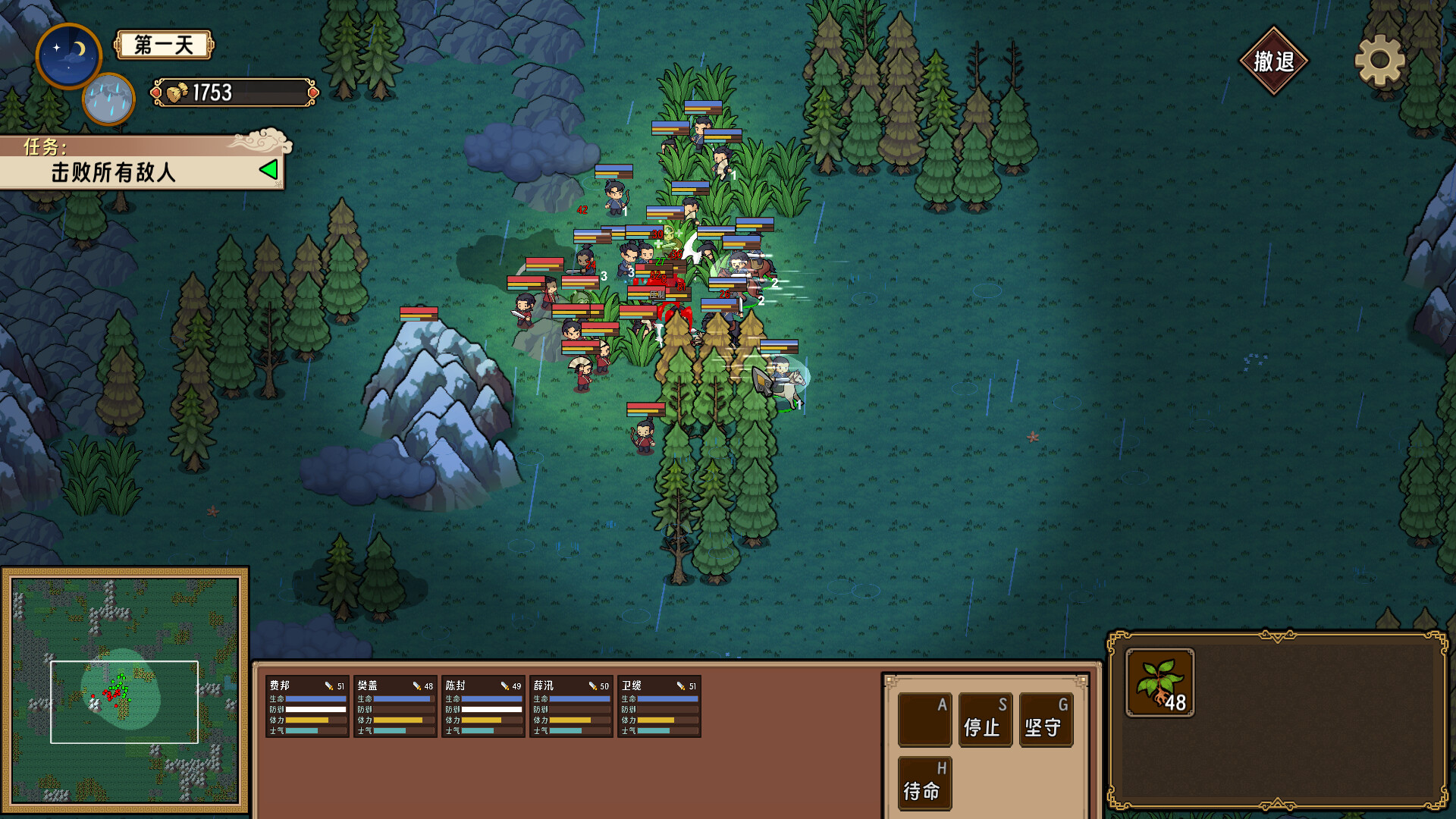The height and width of the screenshot is (819, 1456).
Task: Activate the 坚守 hold command
Action: click(1045, 720)
